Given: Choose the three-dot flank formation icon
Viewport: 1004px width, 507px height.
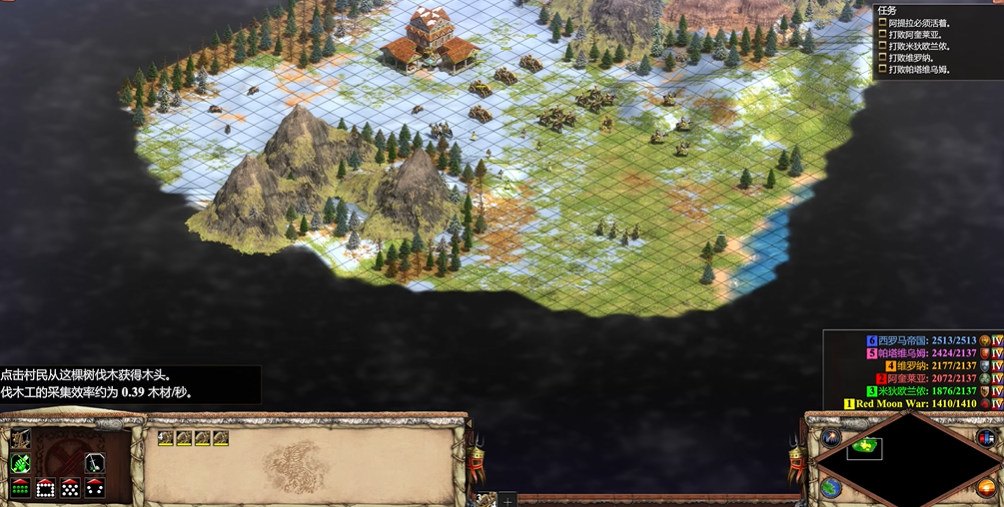Looking at the screenshot, I should click(95, 488).
